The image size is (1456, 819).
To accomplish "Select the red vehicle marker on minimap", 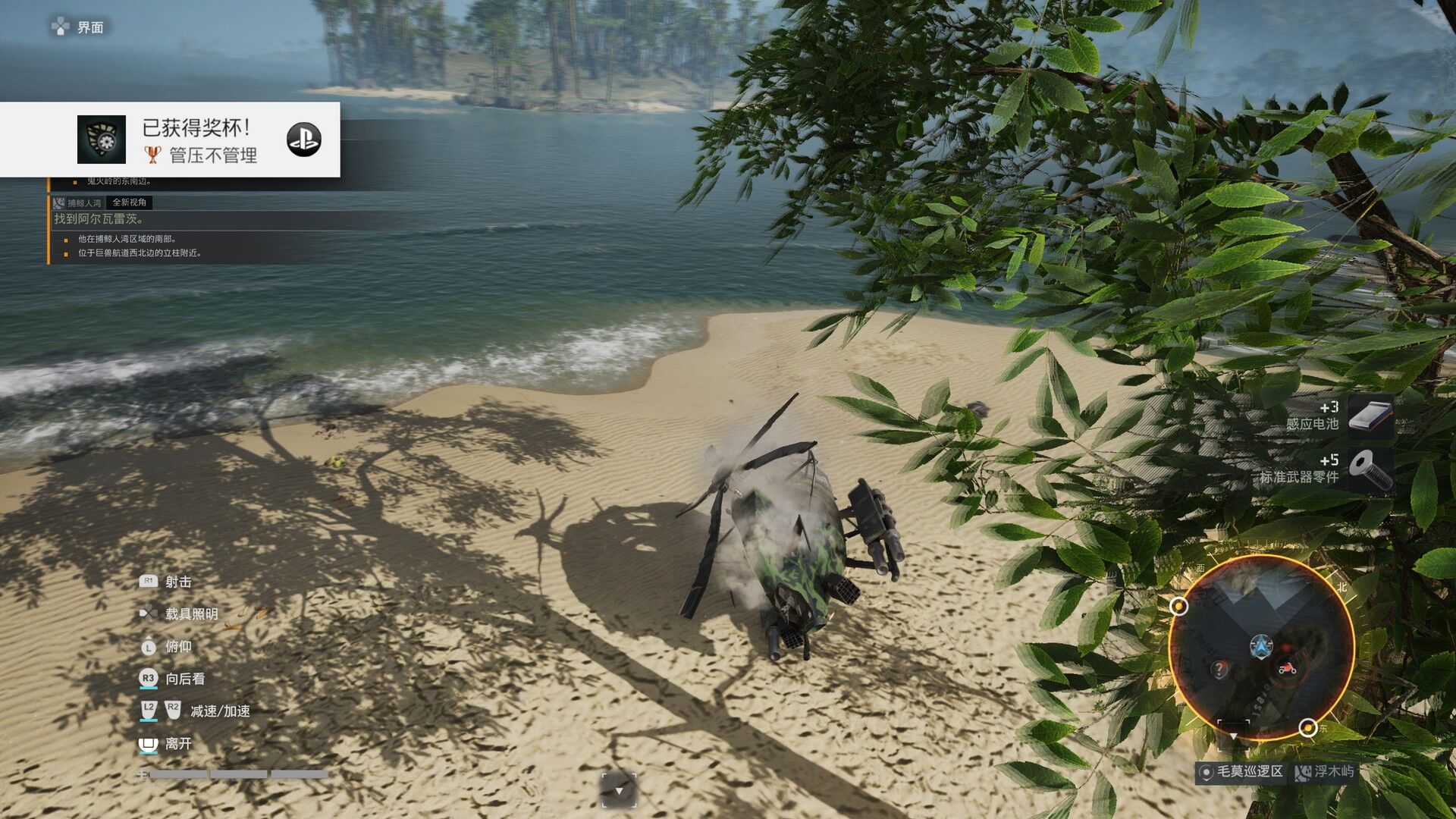I will coord(1287,668).
